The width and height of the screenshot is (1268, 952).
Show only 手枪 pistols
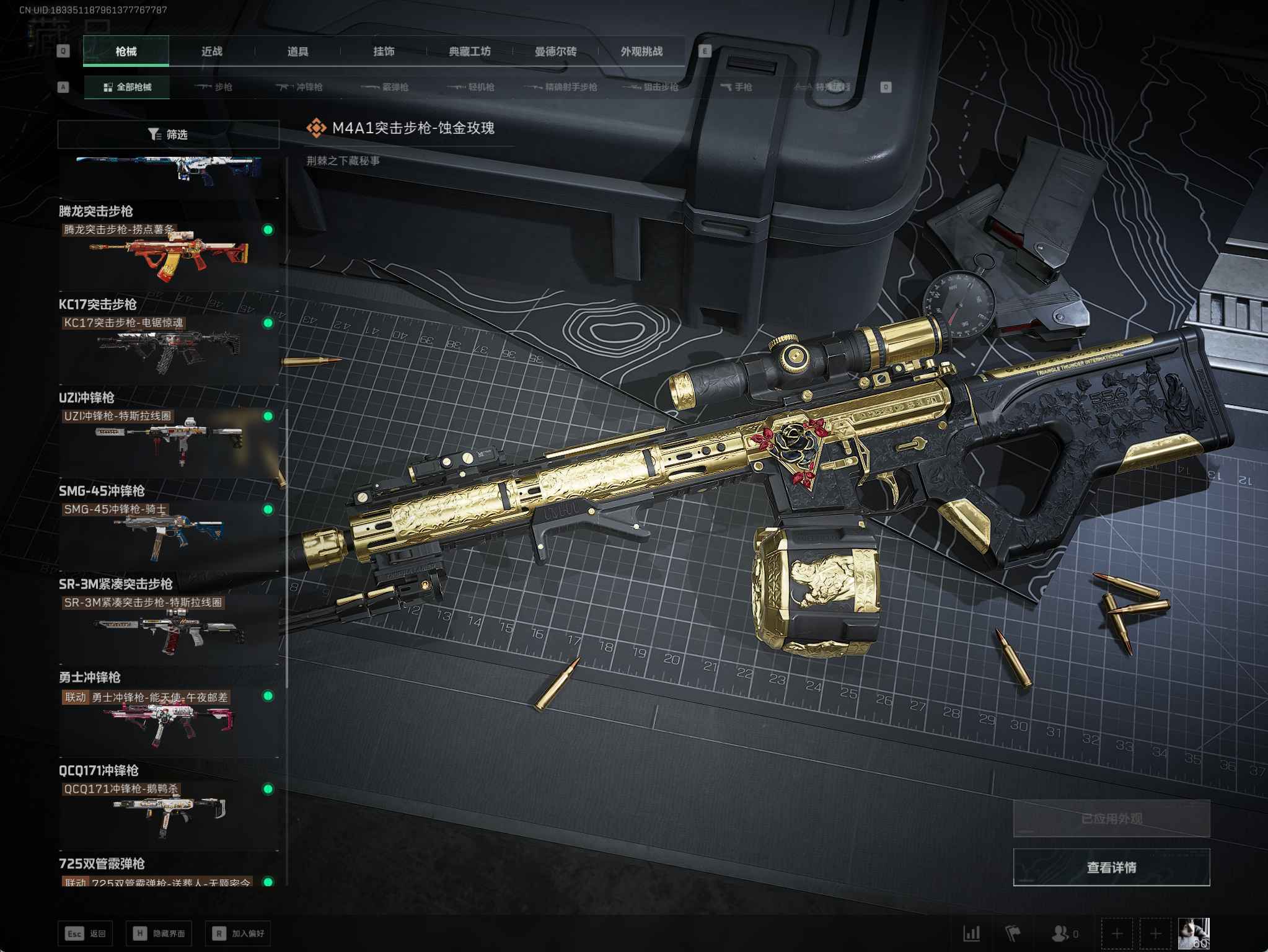click(x=736, y=87)
